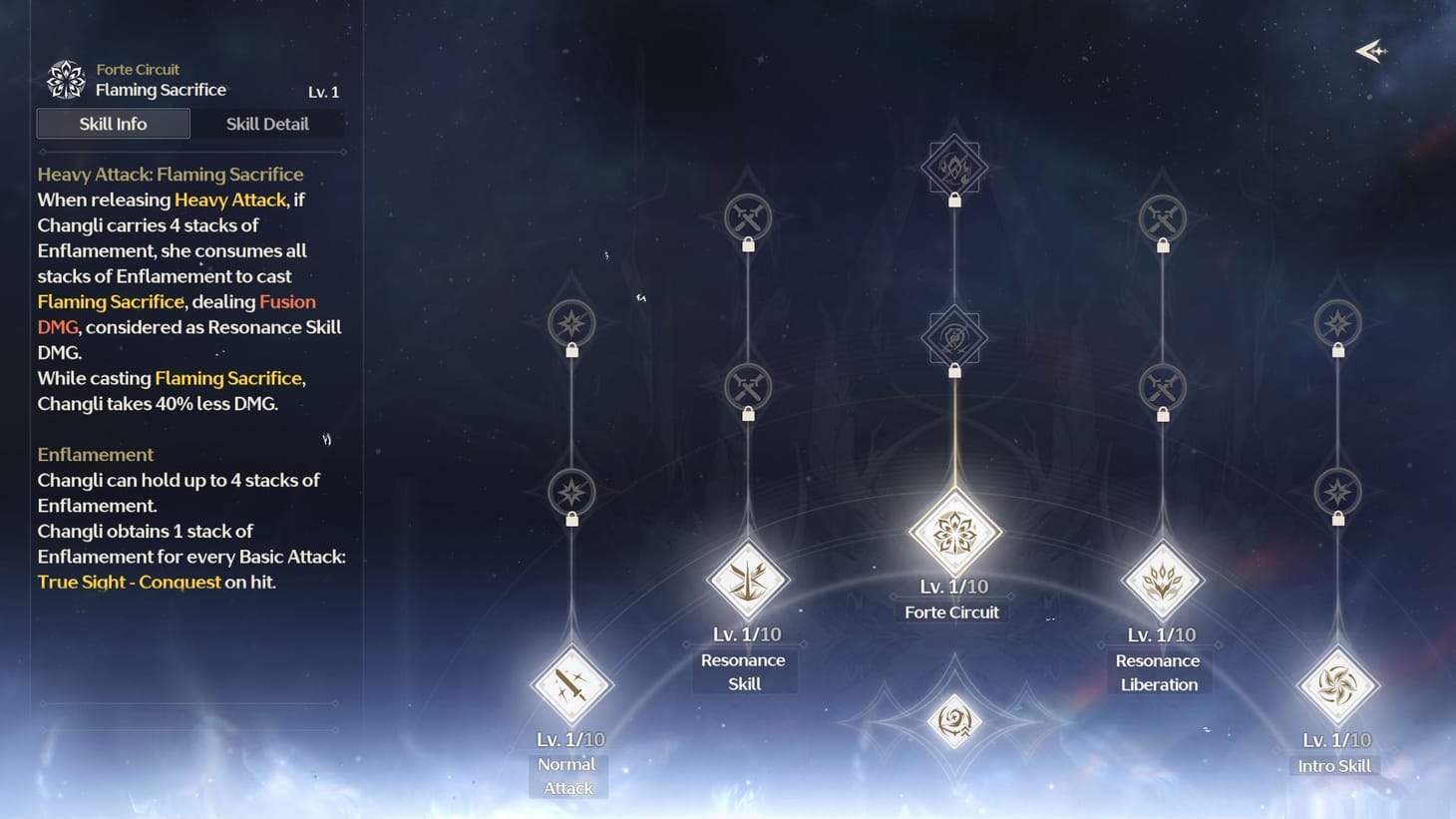
Task: Switch to the Skill Detail tab
Action: click(267, 123)
